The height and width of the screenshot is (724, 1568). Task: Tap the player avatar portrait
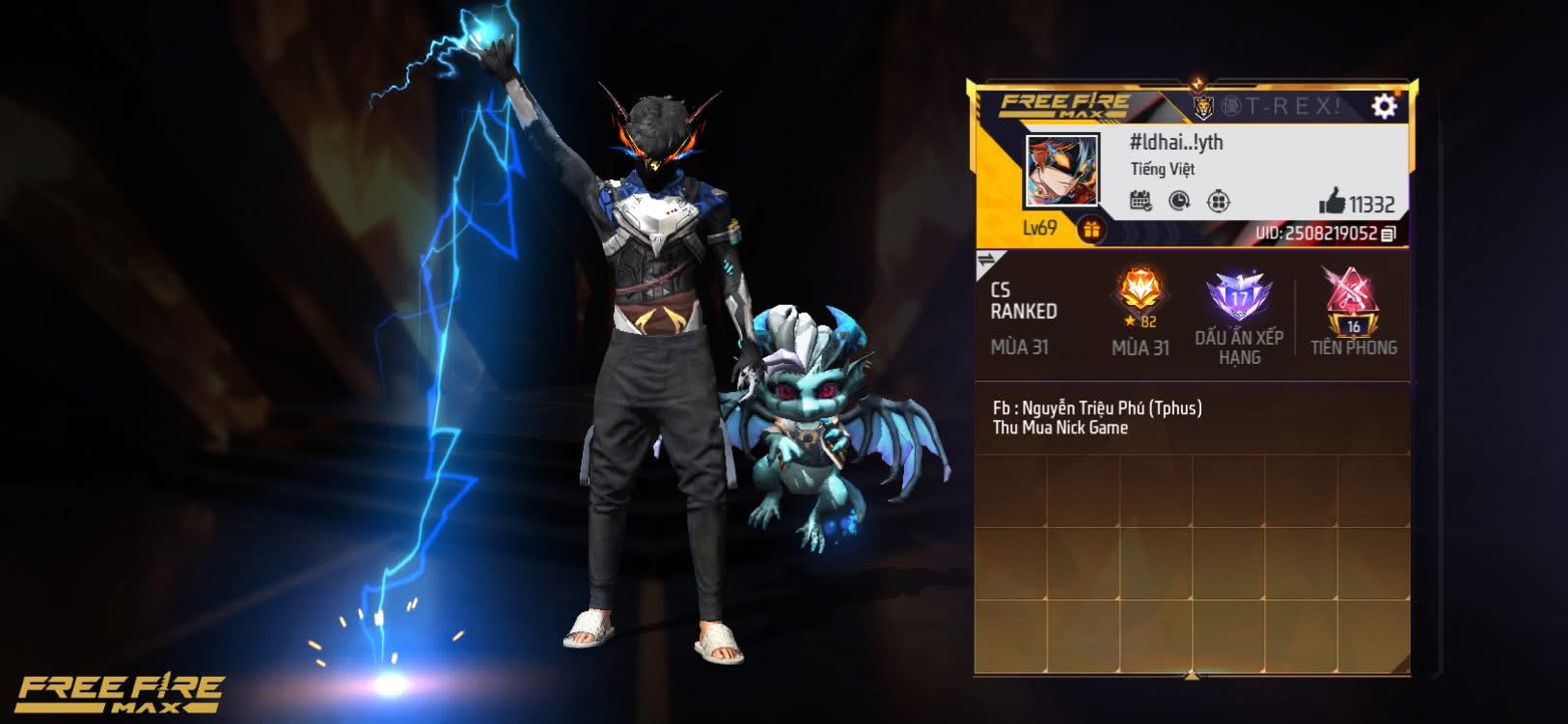click(1061, 172)
